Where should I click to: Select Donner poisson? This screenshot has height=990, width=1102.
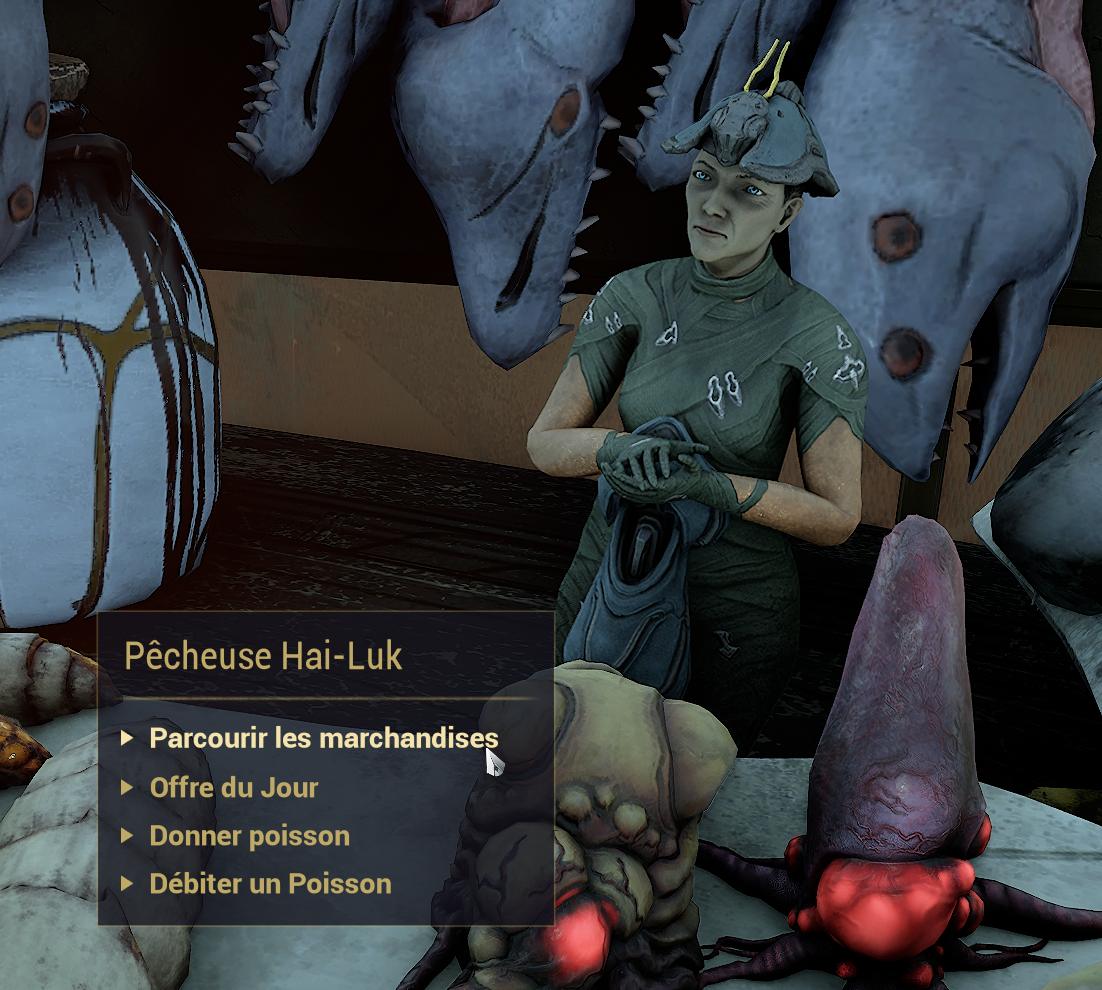(249, 836)
